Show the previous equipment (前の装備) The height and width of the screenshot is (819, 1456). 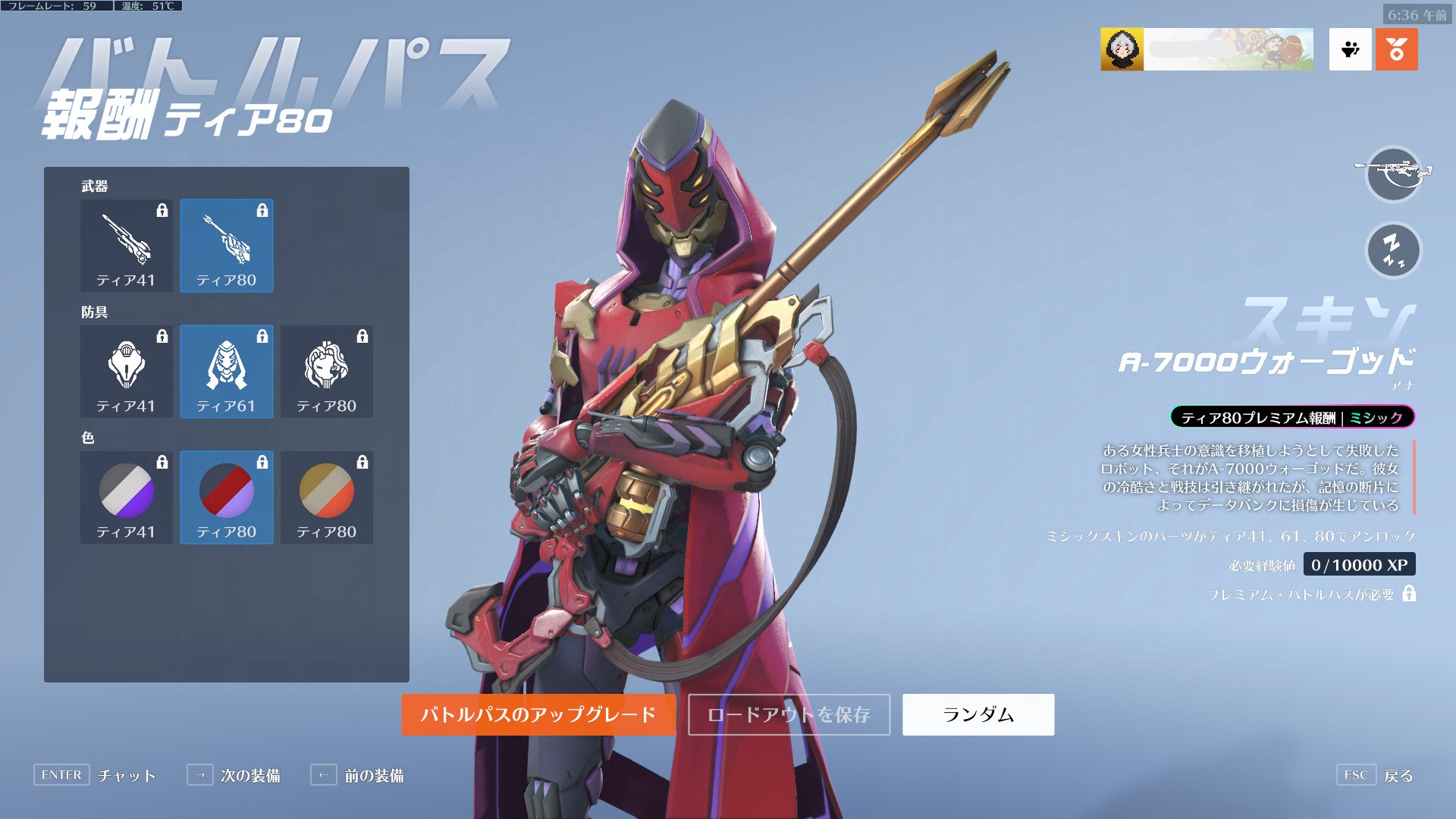tap(357, 775)
